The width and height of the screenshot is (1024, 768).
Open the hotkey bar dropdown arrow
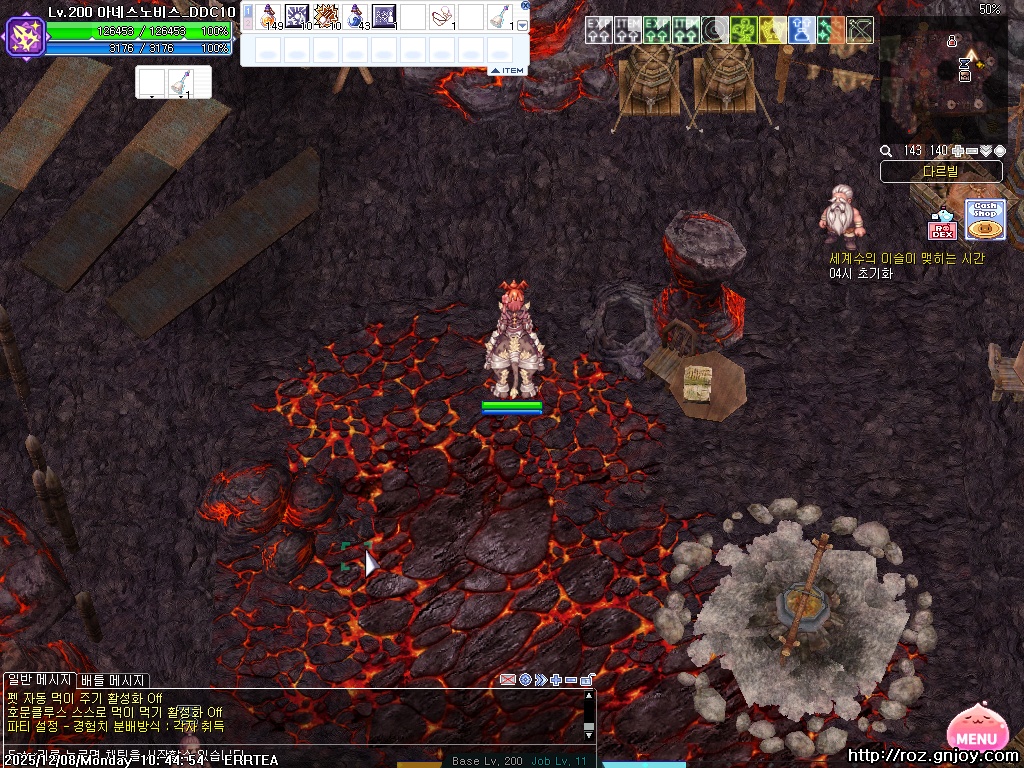[522, 25]
